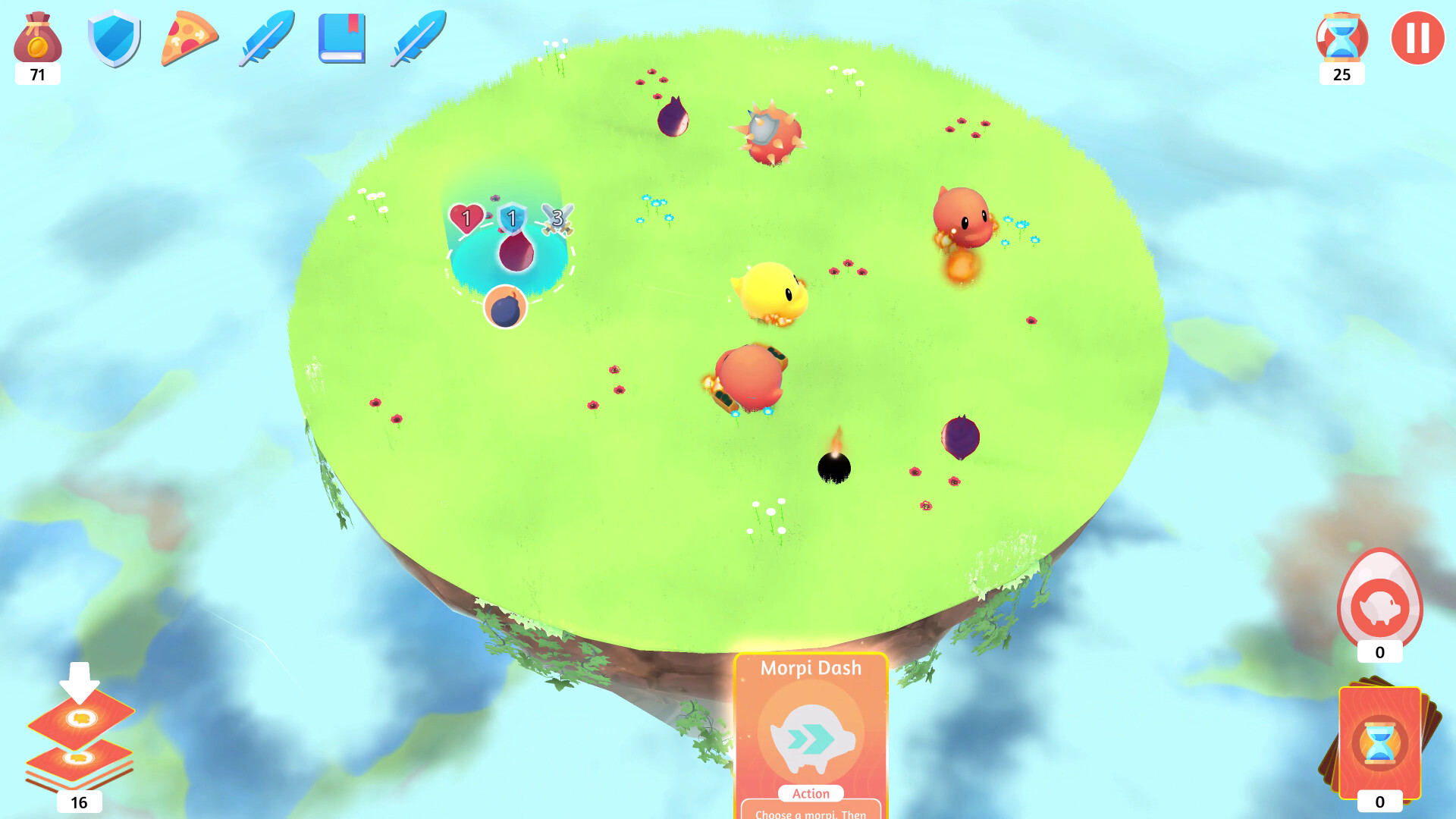Click the Action label on the Morpi Dash card
1456x819 pixels.
tap(810, 793)
